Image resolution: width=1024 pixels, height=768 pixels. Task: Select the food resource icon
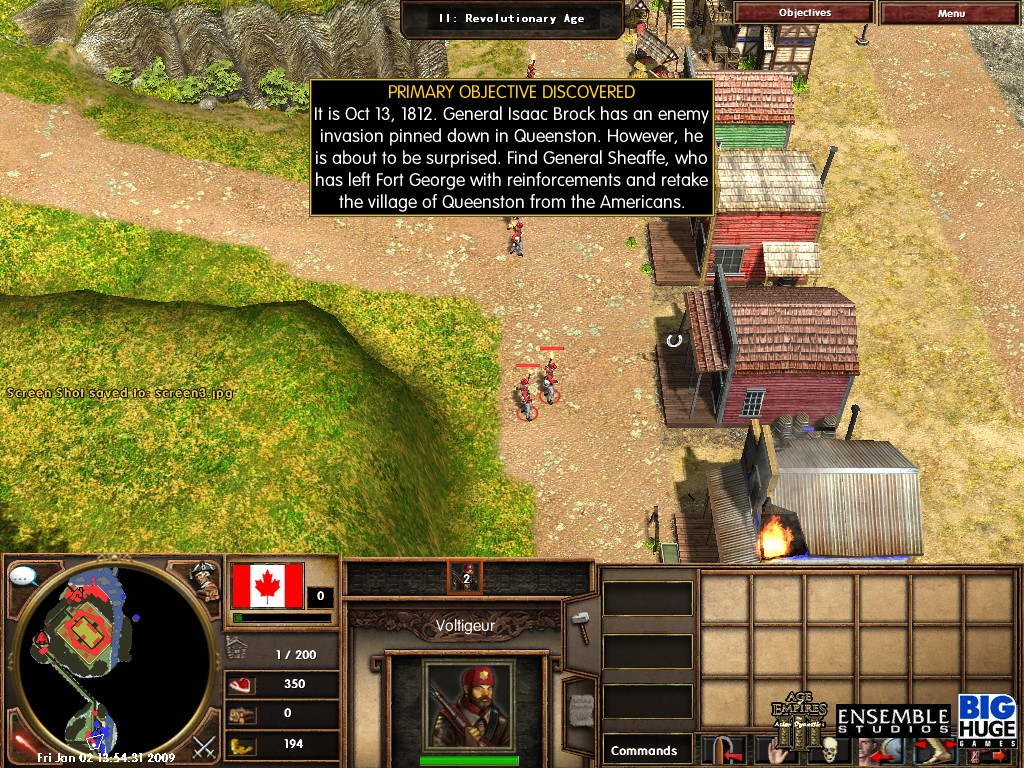(x=242, y=685)
